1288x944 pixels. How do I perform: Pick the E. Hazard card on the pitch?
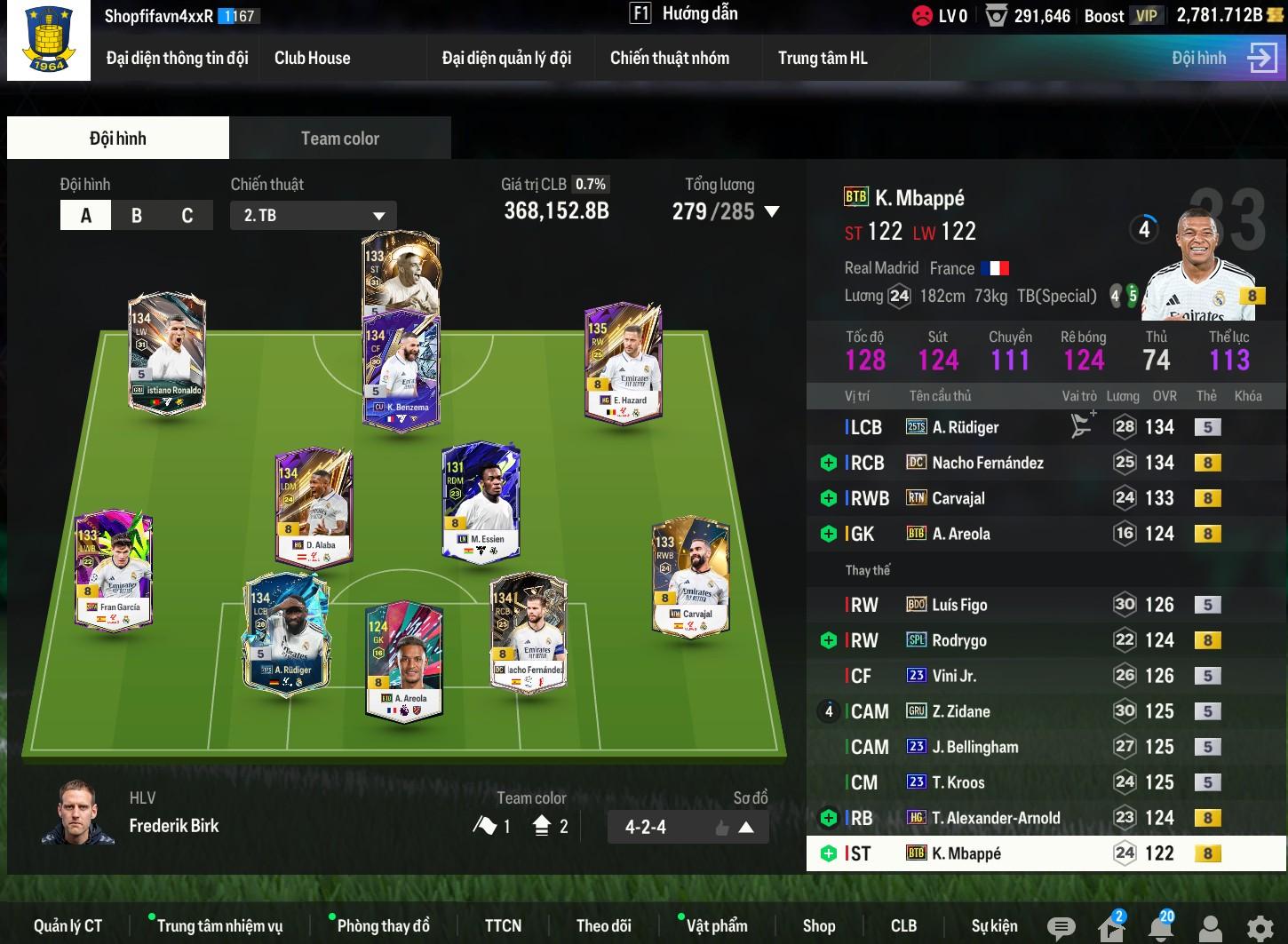pos(623,366)
